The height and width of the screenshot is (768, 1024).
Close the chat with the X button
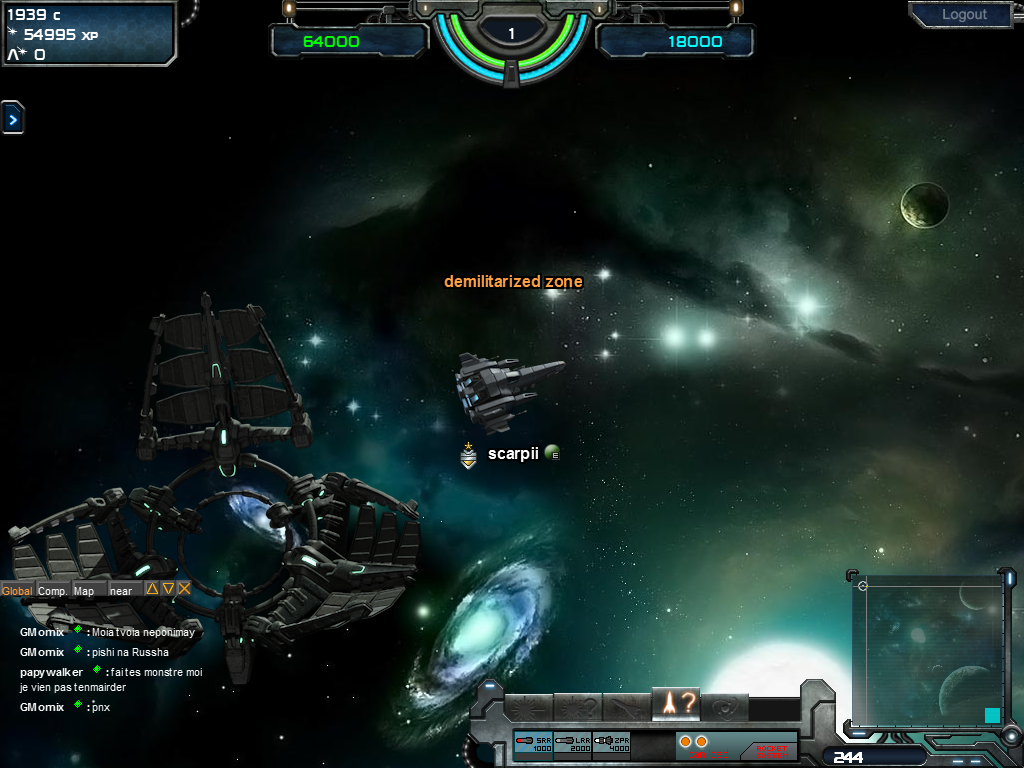point(184,589)
